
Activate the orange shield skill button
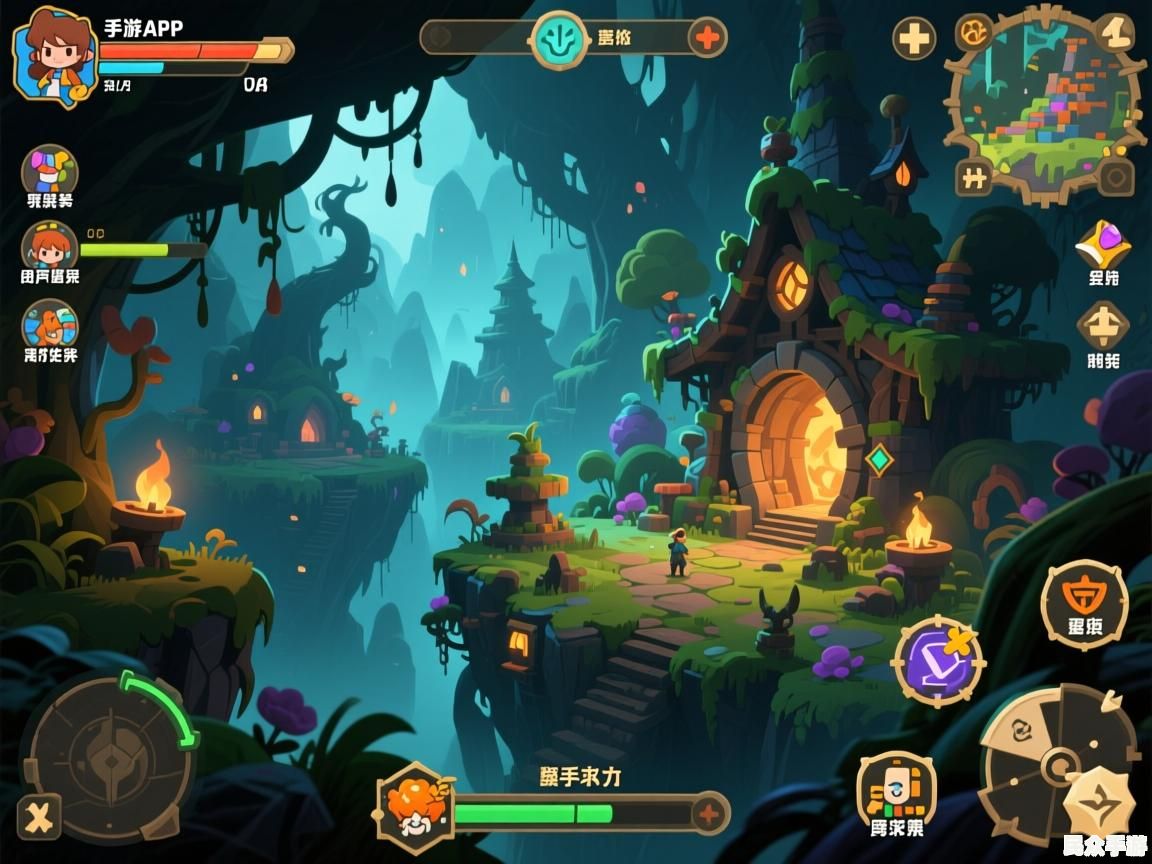(x=1083, y=603)
